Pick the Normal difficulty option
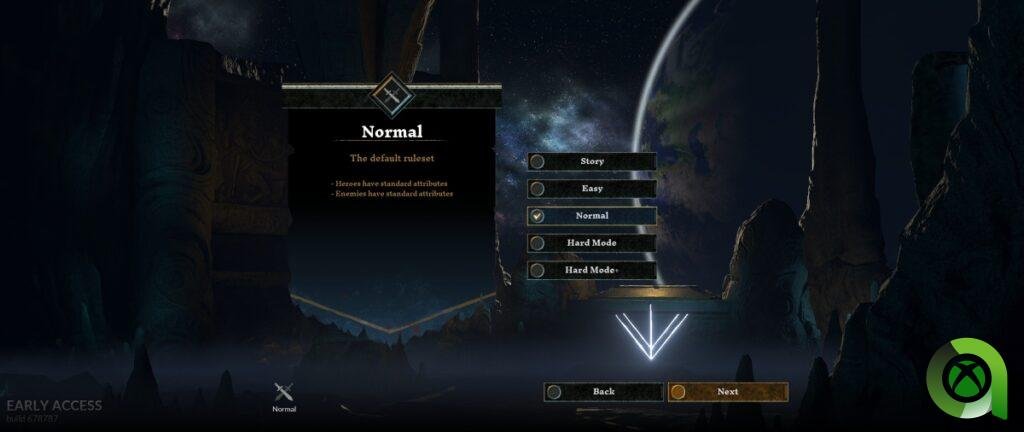The width and height of the screenshot is (1024, 432). 591,215
